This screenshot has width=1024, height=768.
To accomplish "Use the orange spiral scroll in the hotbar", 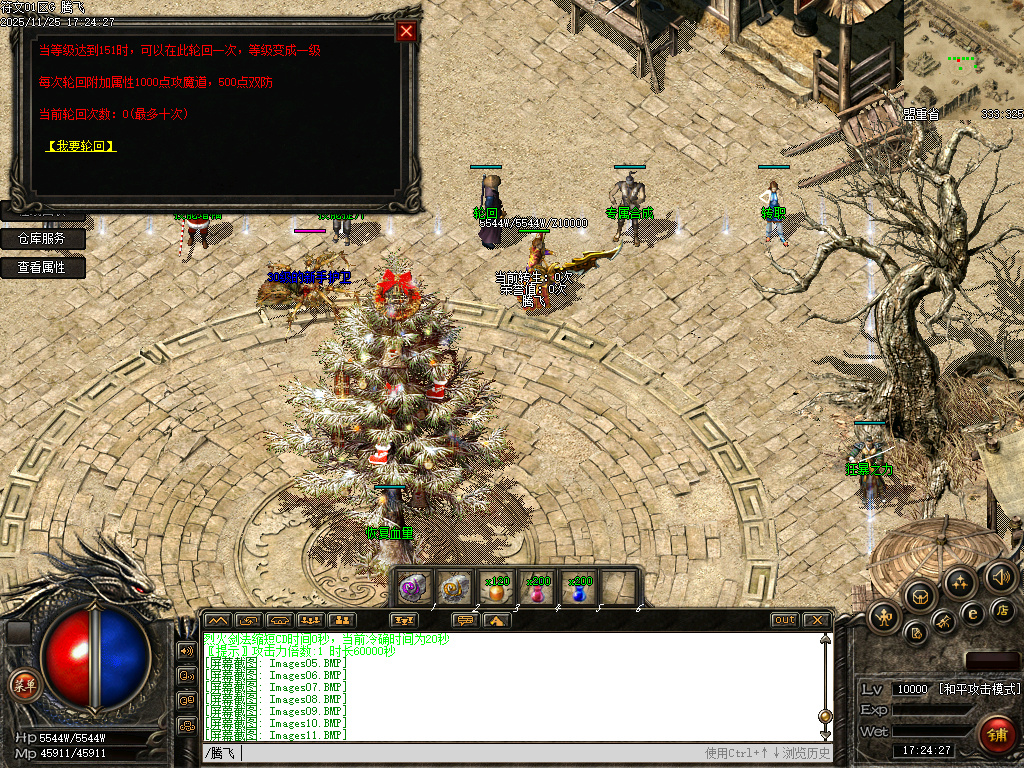I will click(455, 587).
